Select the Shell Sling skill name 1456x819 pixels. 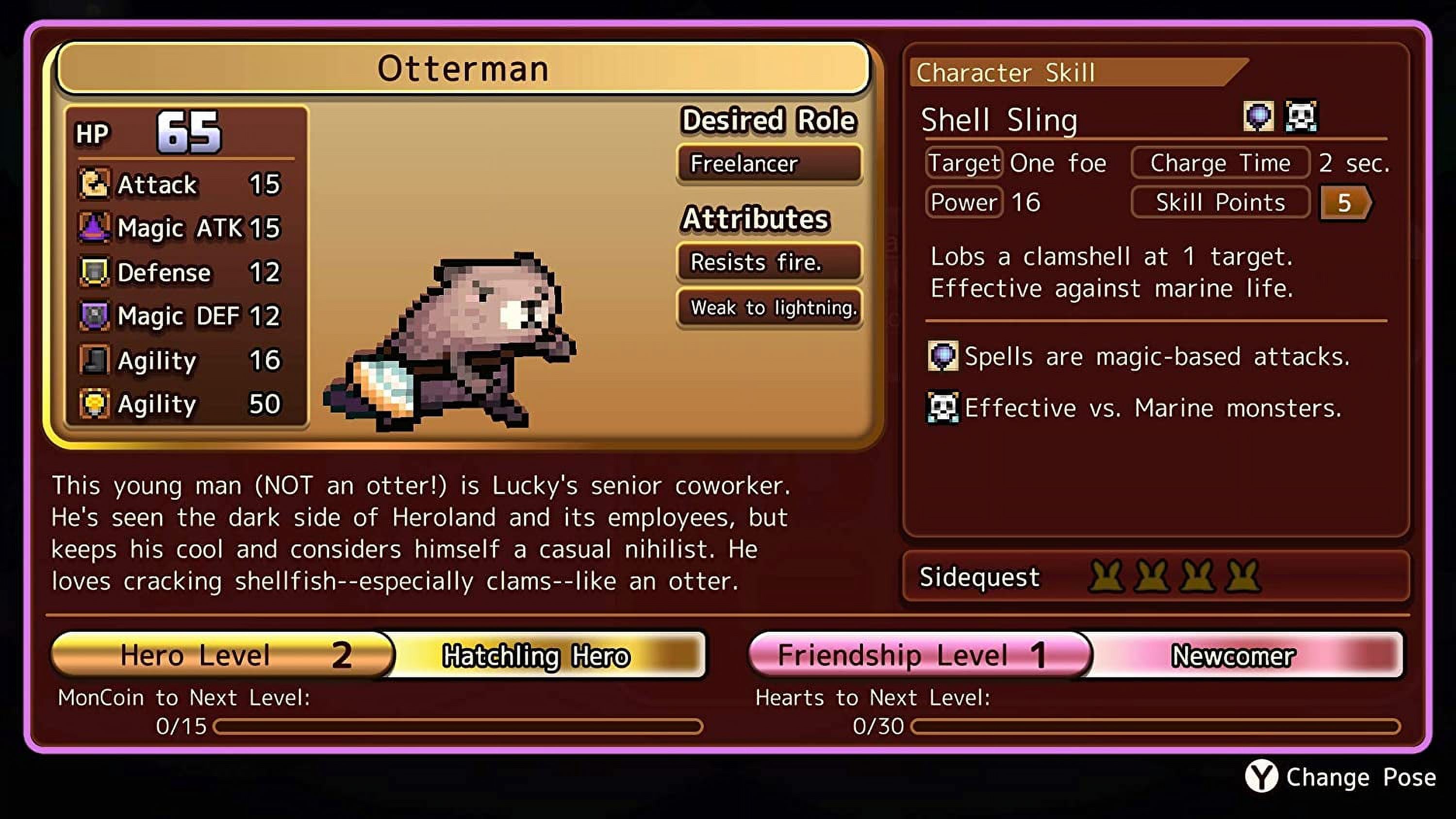tap(999, 120)
